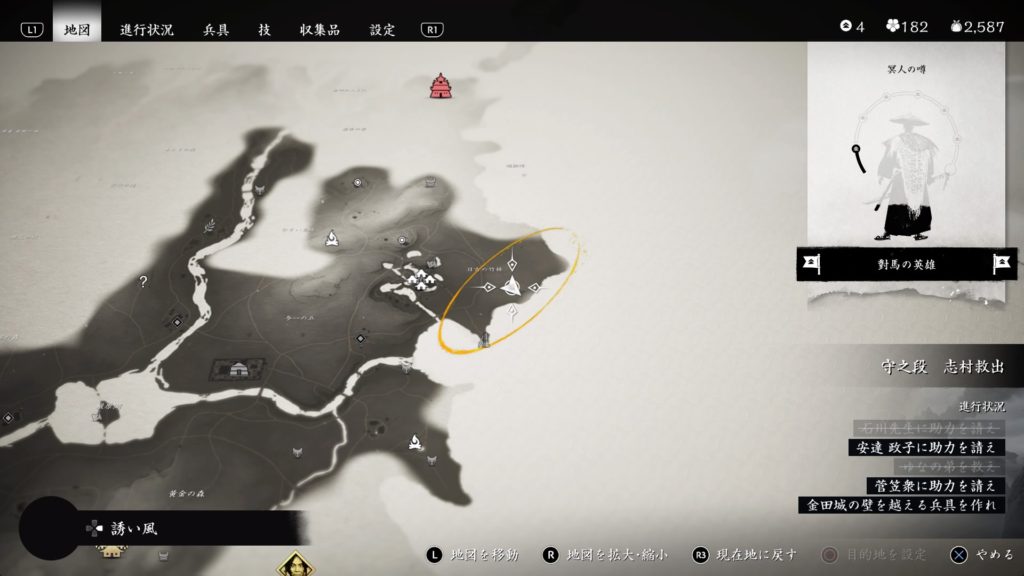Select the 誘い風 guiding wind option
1024x576 pixels.
click(x=132, y=528)
